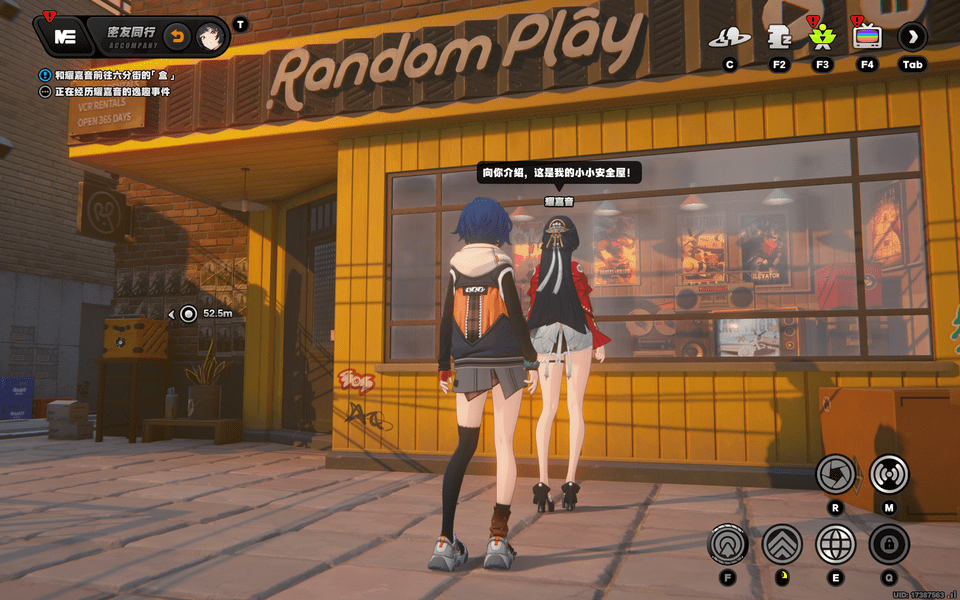Click the locked padlock ability button
Viewport: 960px width, 600px height.
tap(888, 544)
